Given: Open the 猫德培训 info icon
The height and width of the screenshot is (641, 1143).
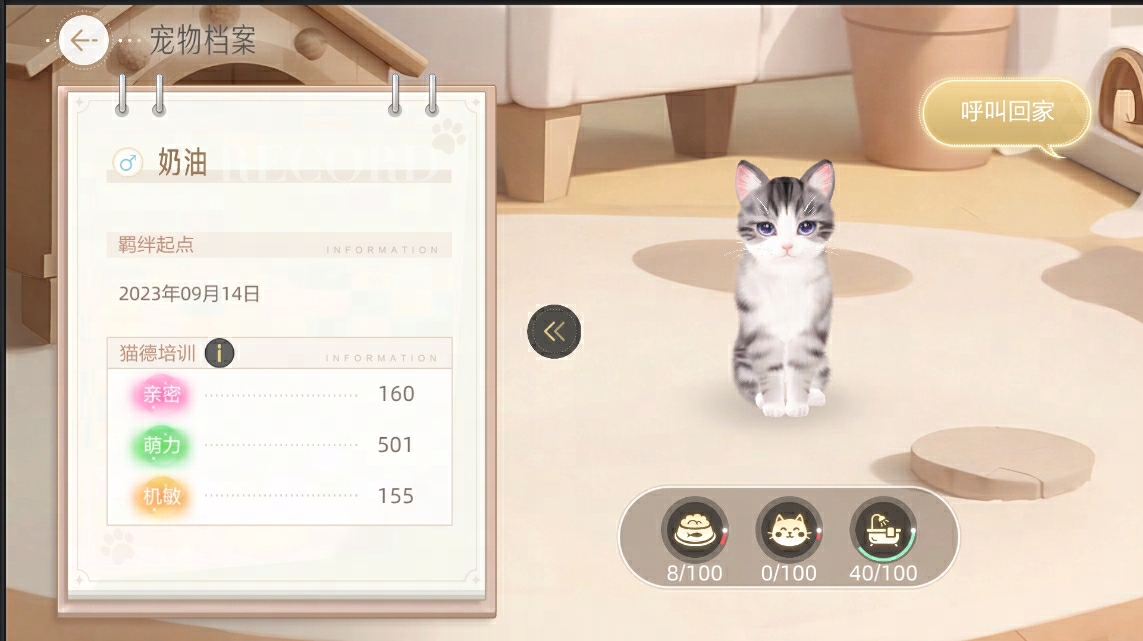Looking at the screenshot, I should tap(219, 353).
